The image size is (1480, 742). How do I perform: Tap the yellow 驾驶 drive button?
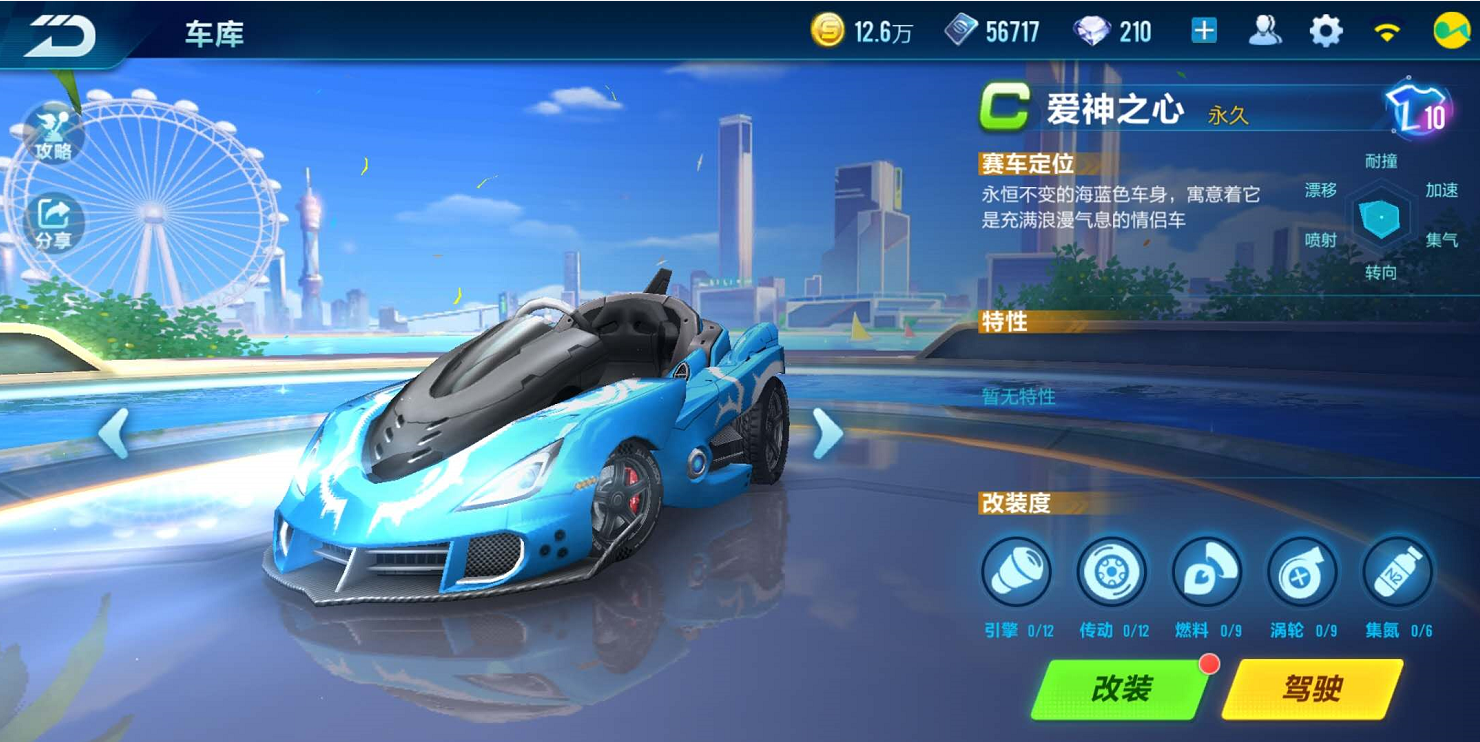tap(1311, 688)
